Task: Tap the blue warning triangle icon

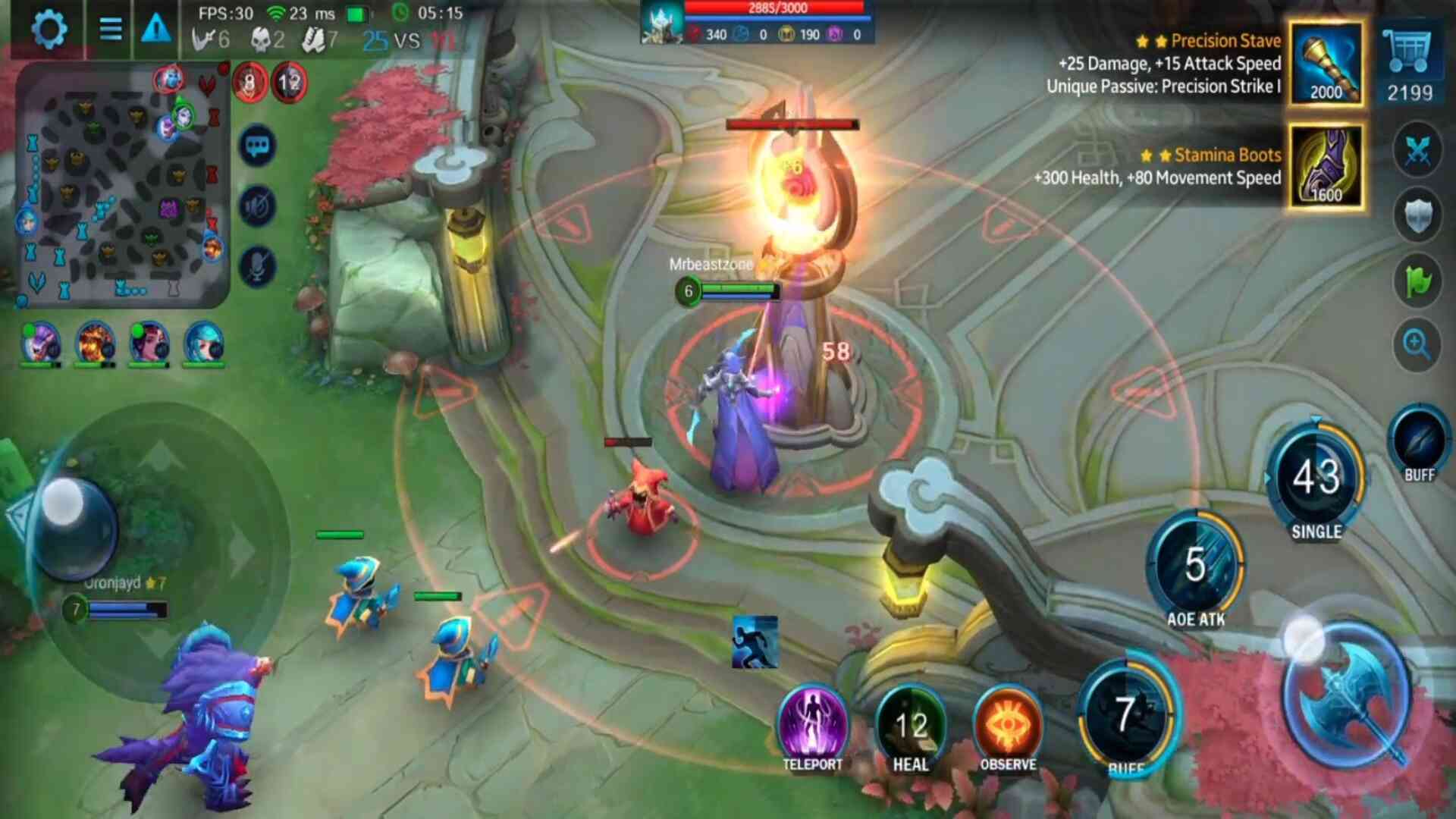Action: pyautogui.click(x=156, y=30)
